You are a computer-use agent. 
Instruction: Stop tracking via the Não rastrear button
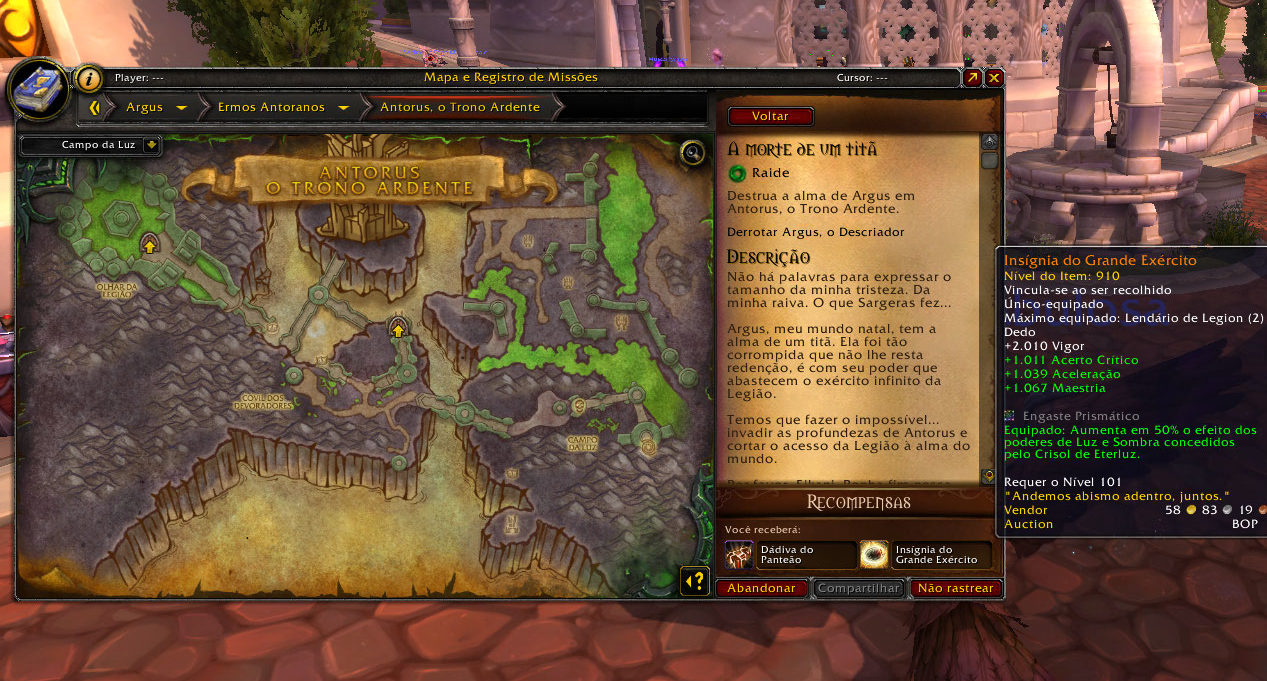pyautogui.click(x=956, y=588)
